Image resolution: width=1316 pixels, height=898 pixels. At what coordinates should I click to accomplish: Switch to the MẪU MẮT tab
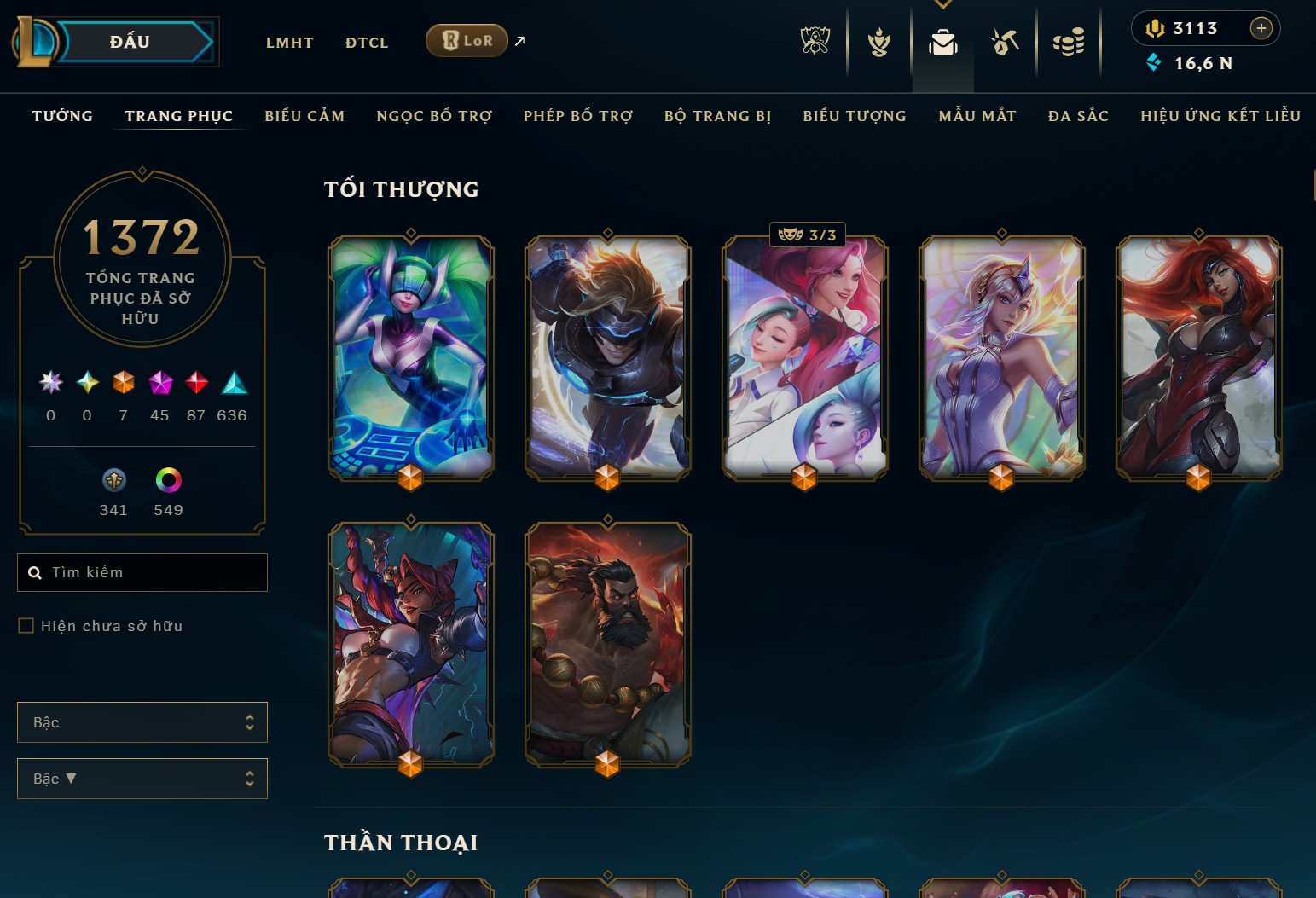point(977,116)
